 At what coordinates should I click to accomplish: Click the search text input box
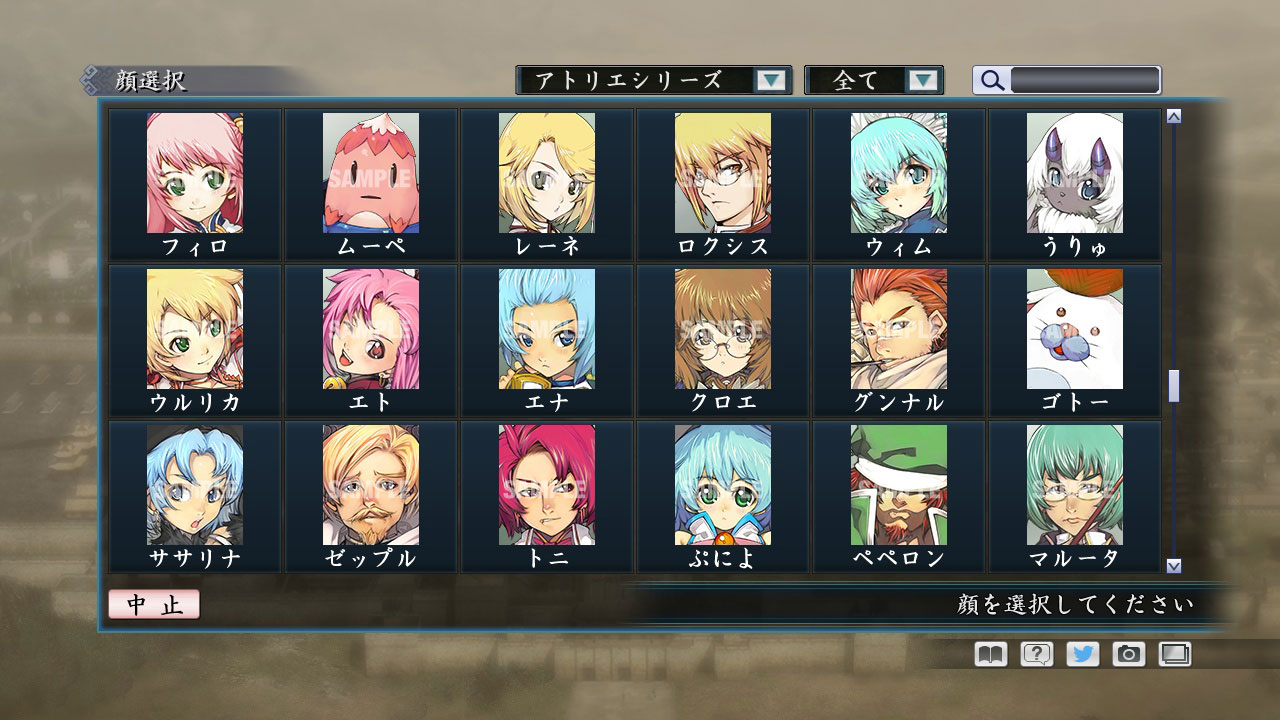coord(1085,80)
